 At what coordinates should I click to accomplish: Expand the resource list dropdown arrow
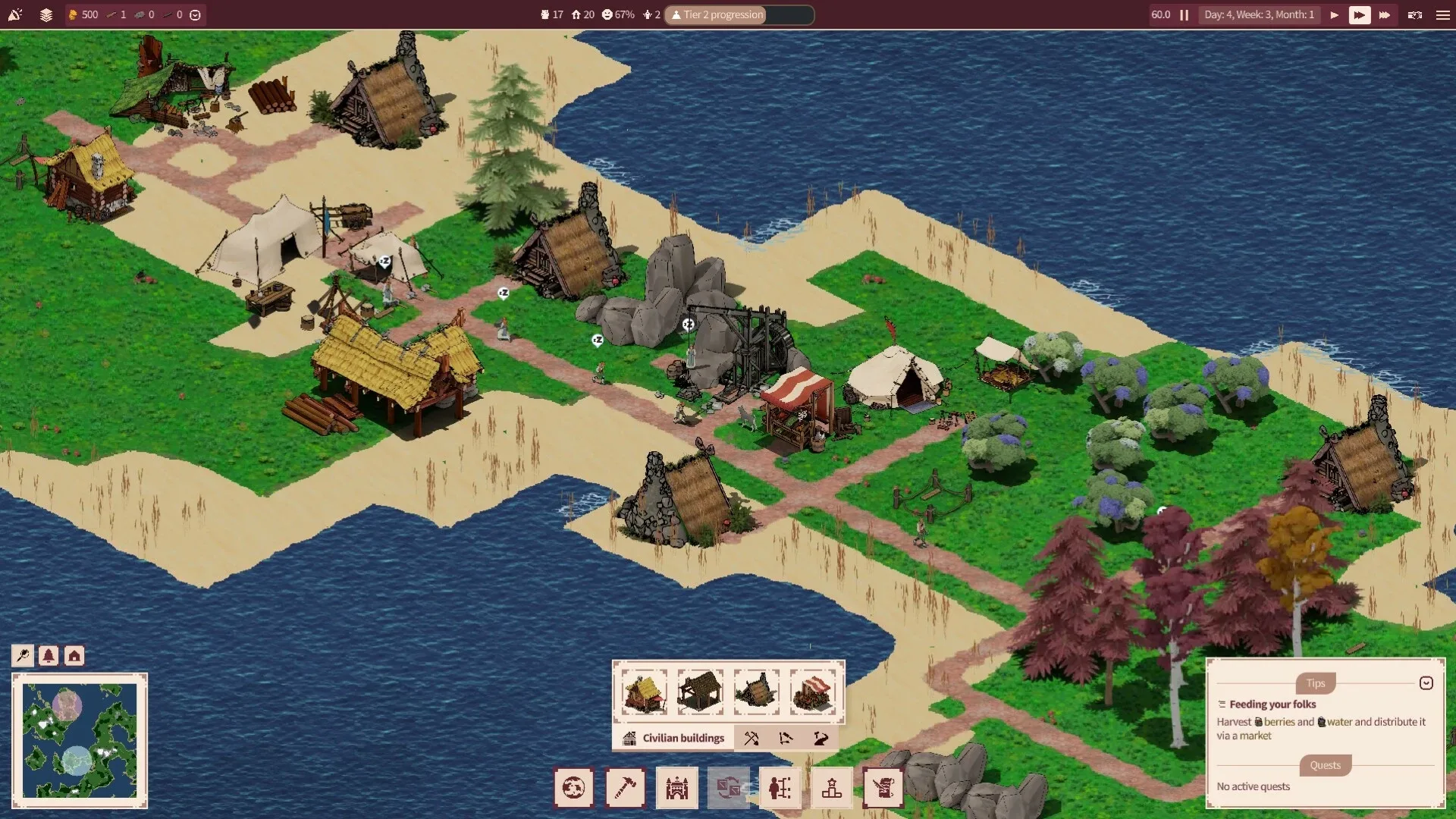195,14
